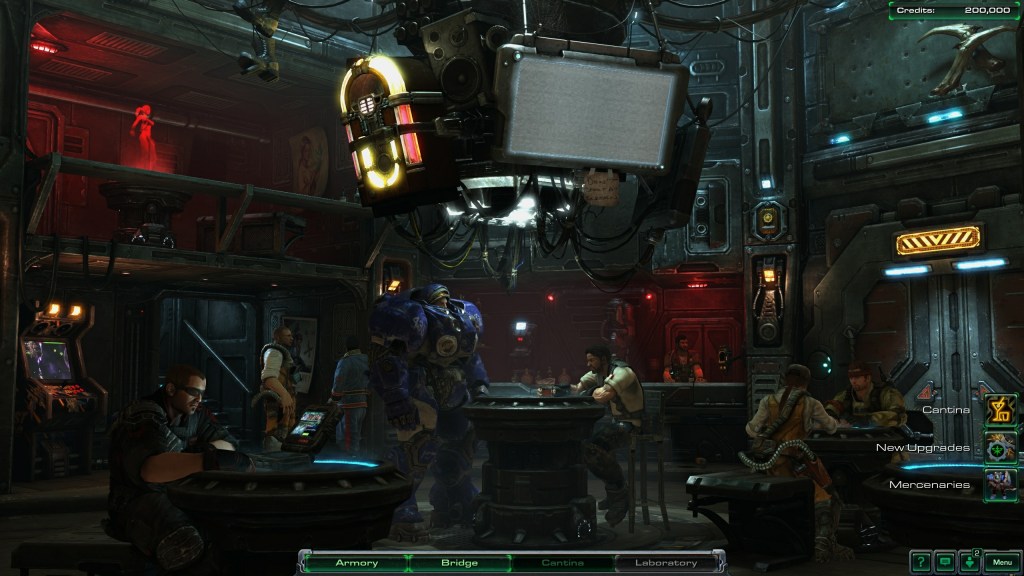This screenshot has width=1024, height=576.
Task: Switch to the Bridge
Action: [459, 563]
